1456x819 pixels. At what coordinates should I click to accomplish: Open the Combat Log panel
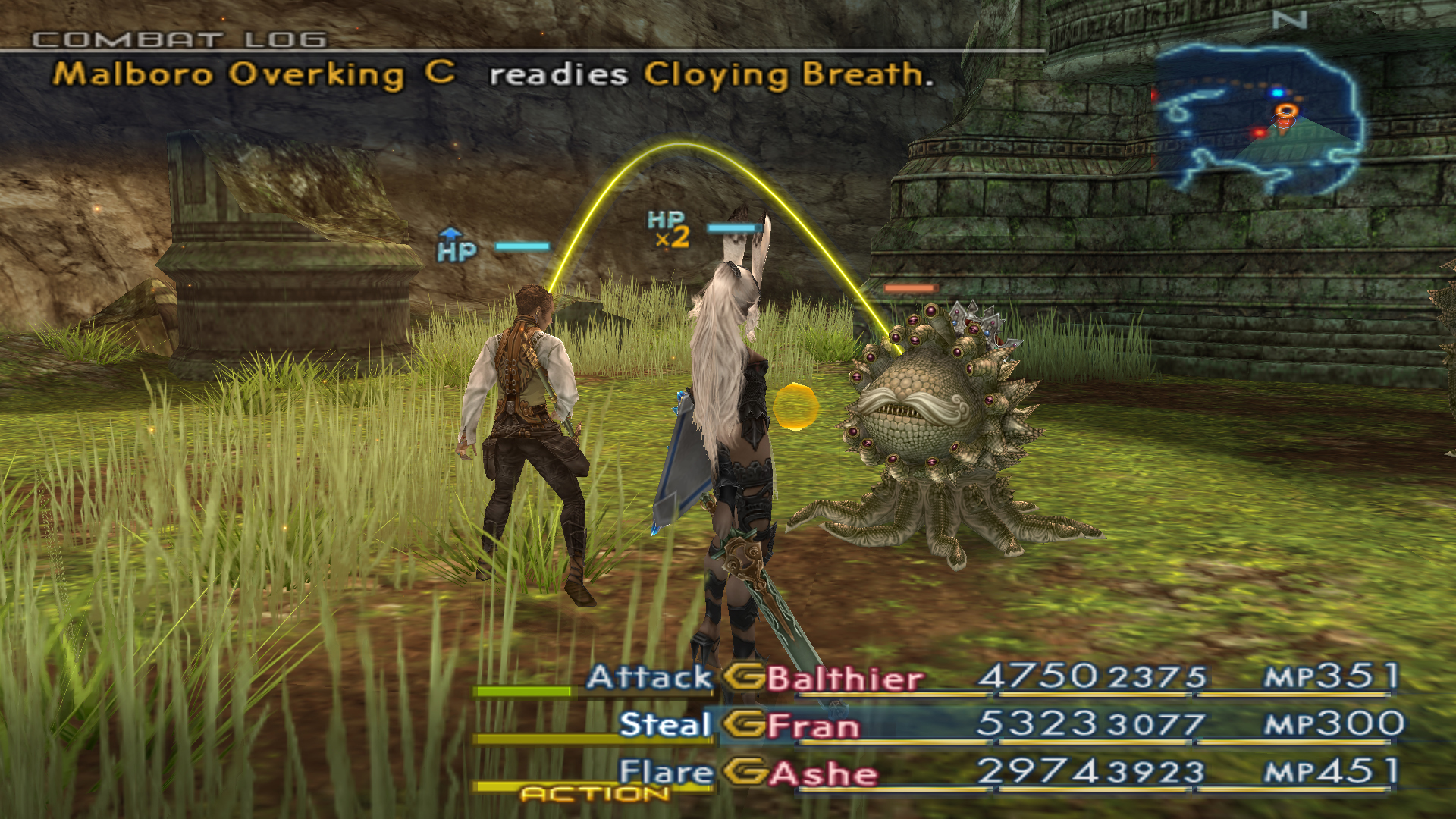(180, 39)
